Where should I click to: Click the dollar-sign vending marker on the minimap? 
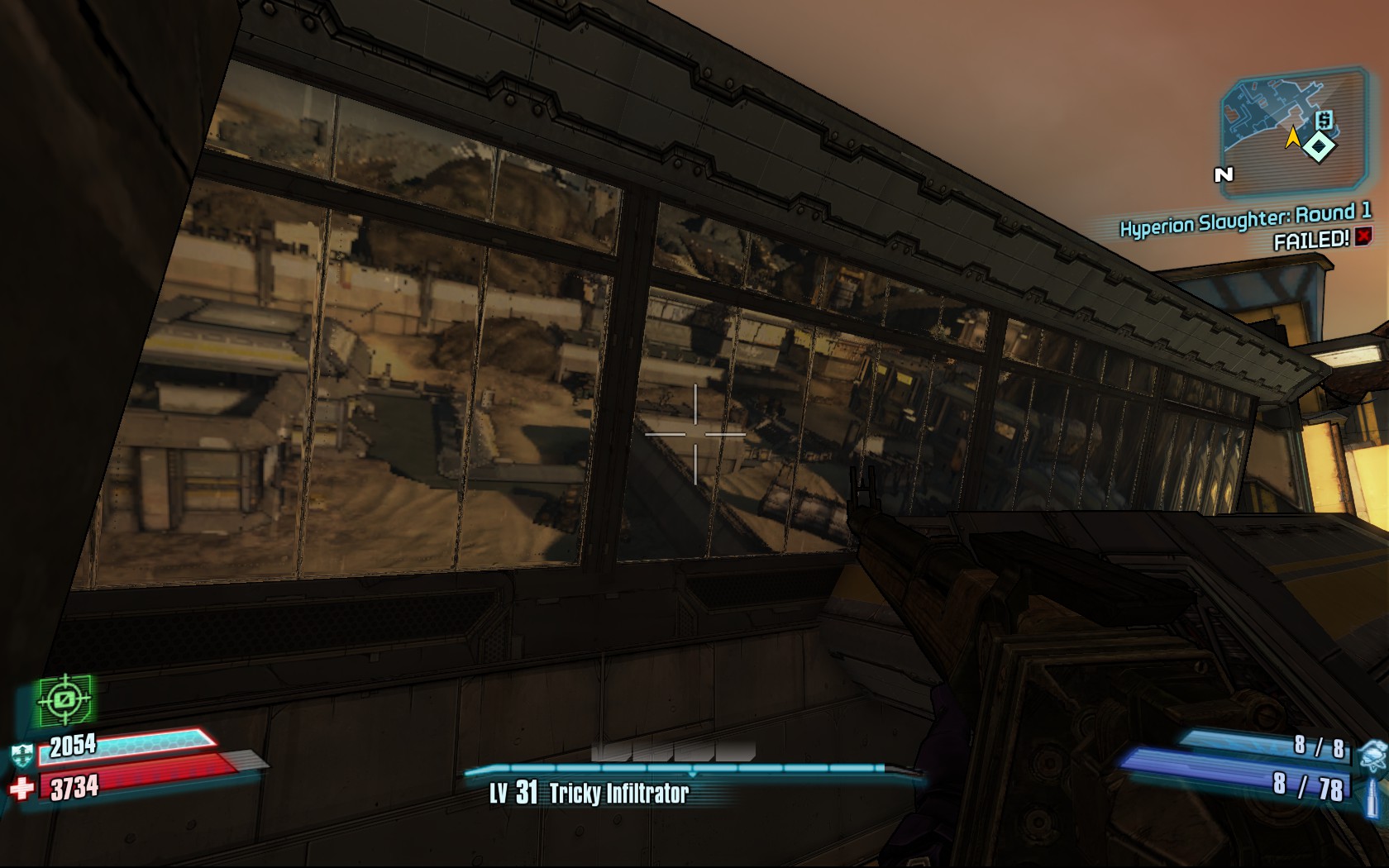click(1324, 121)
